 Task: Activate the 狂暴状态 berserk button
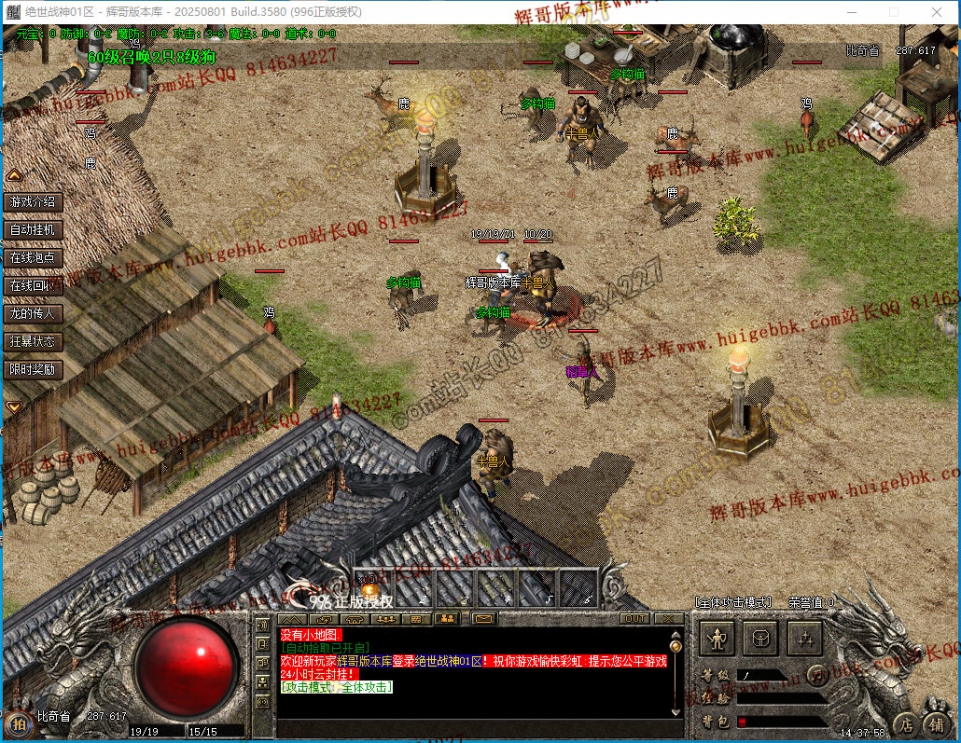[x=35, y=342]
